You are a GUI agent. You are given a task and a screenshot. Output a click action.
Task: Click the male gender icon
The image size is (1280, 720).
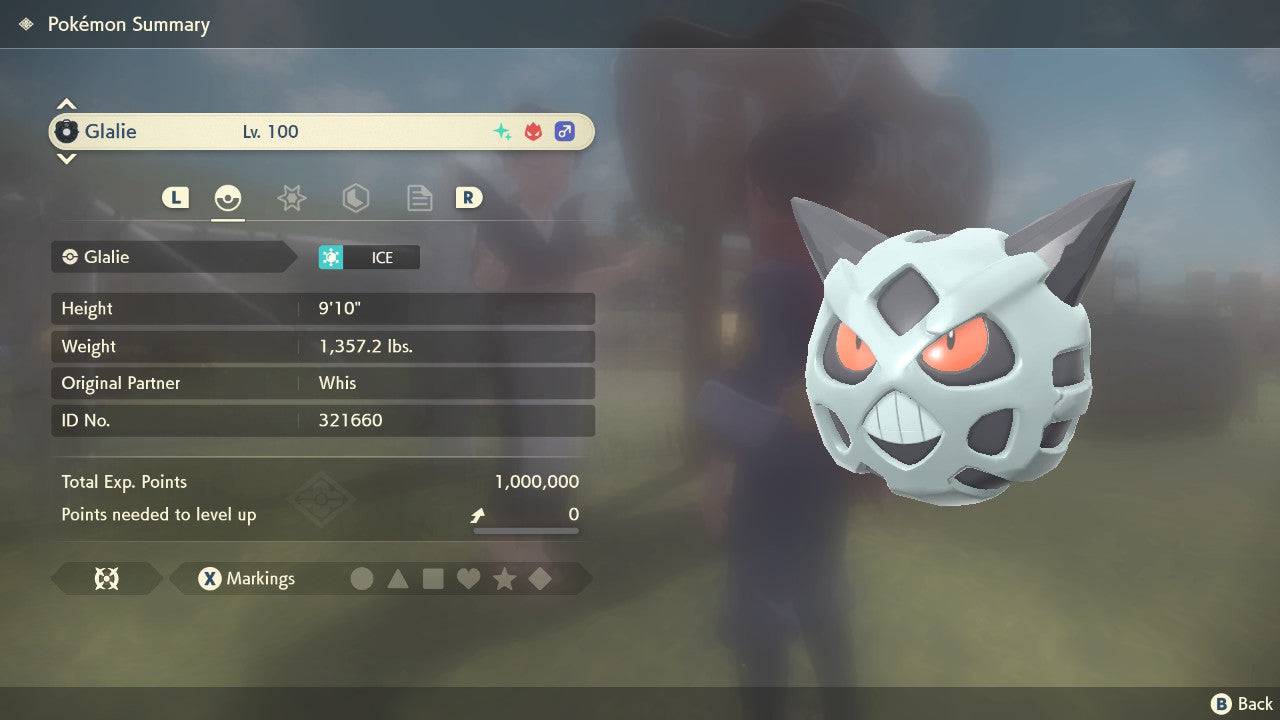(564, 131)
